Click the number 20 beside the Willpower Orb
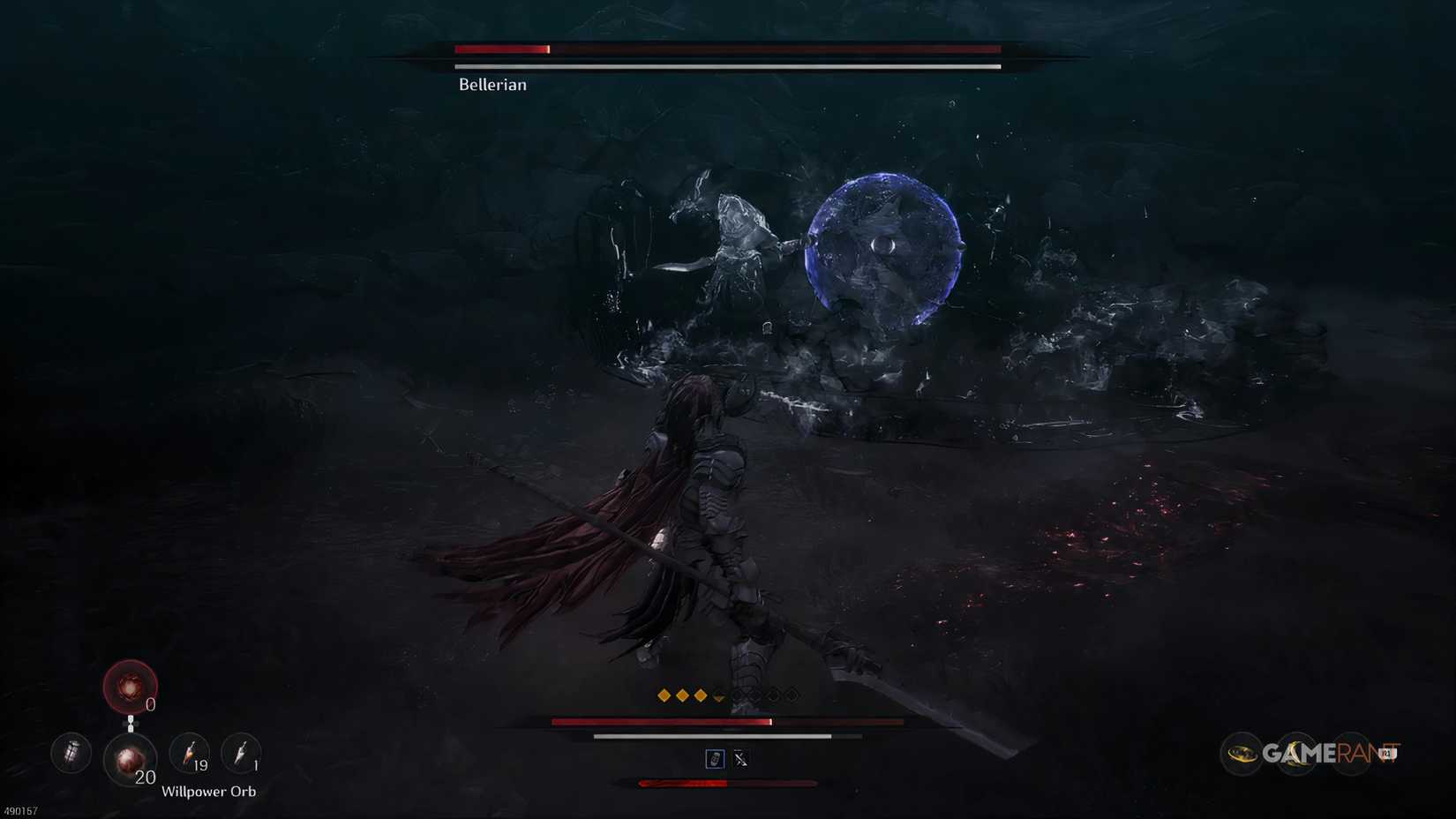This screenshot has height=819, width=1456. pyautogui.click(x=145, y=777)
